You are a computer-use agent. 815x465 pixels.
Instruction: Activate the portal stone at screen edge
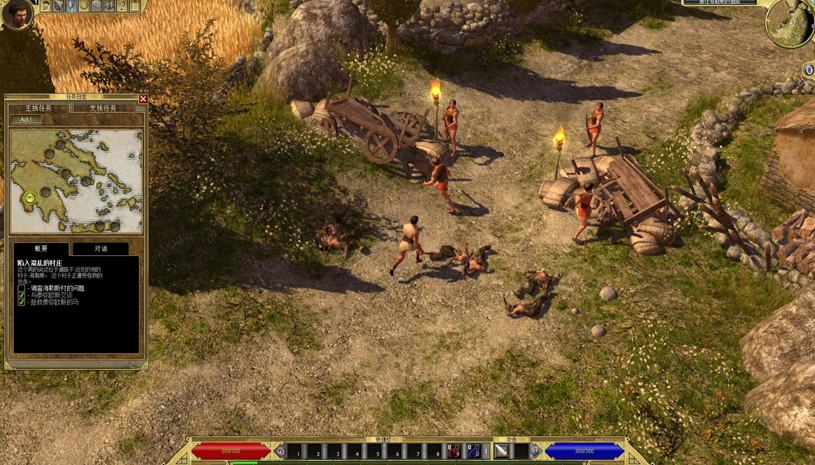pyautogui.click(x=808, y=70)
